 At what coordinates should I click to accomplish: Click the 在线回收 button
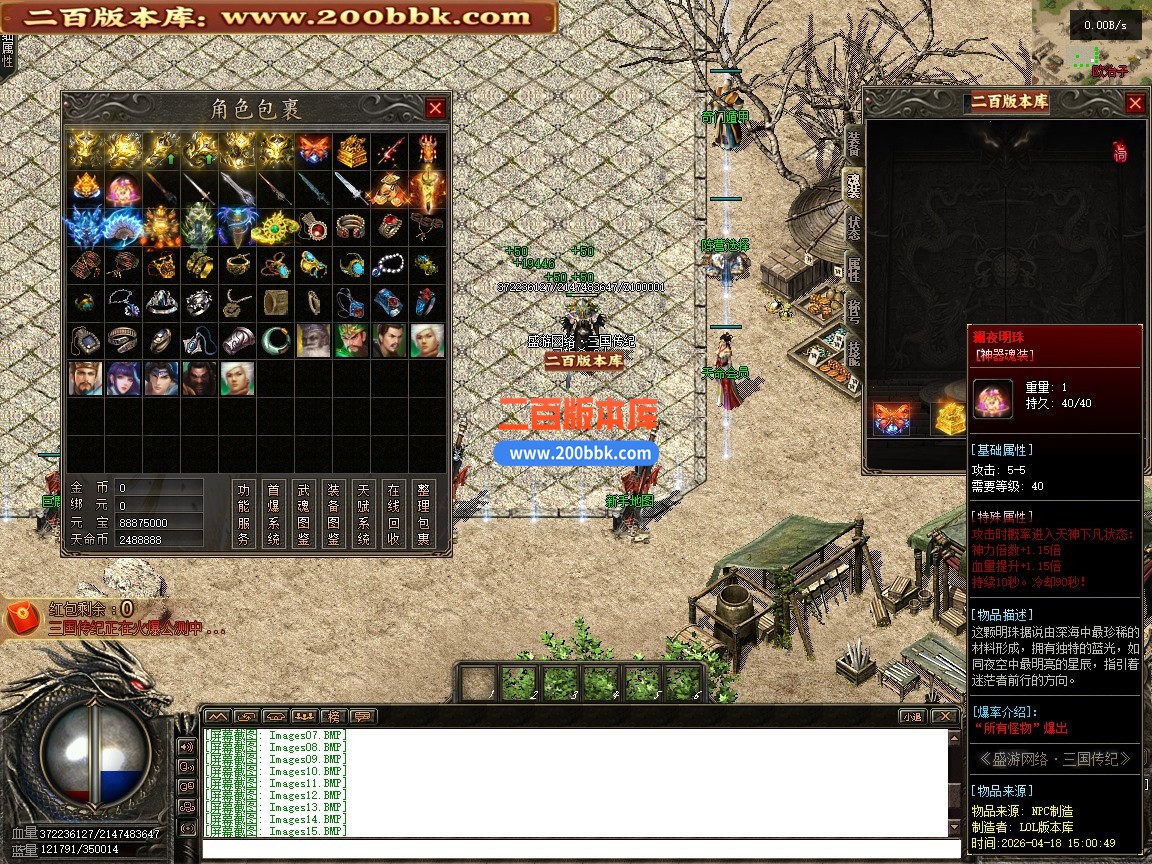click(x=394, y=514)
